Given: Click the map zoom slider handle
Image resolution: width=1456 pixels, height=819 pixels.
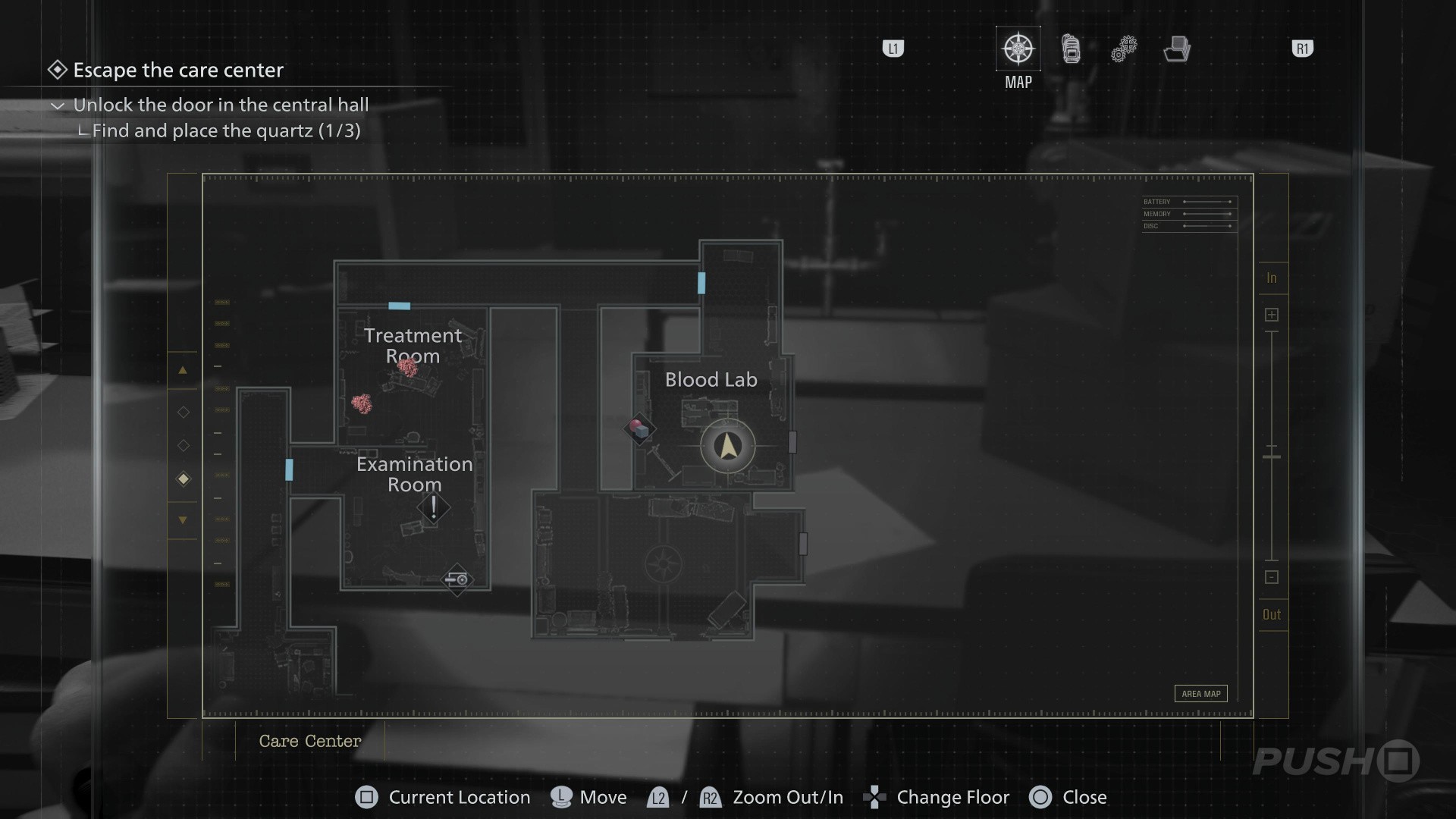Looking at the screenshot, I should click(x=1272, y=457).
